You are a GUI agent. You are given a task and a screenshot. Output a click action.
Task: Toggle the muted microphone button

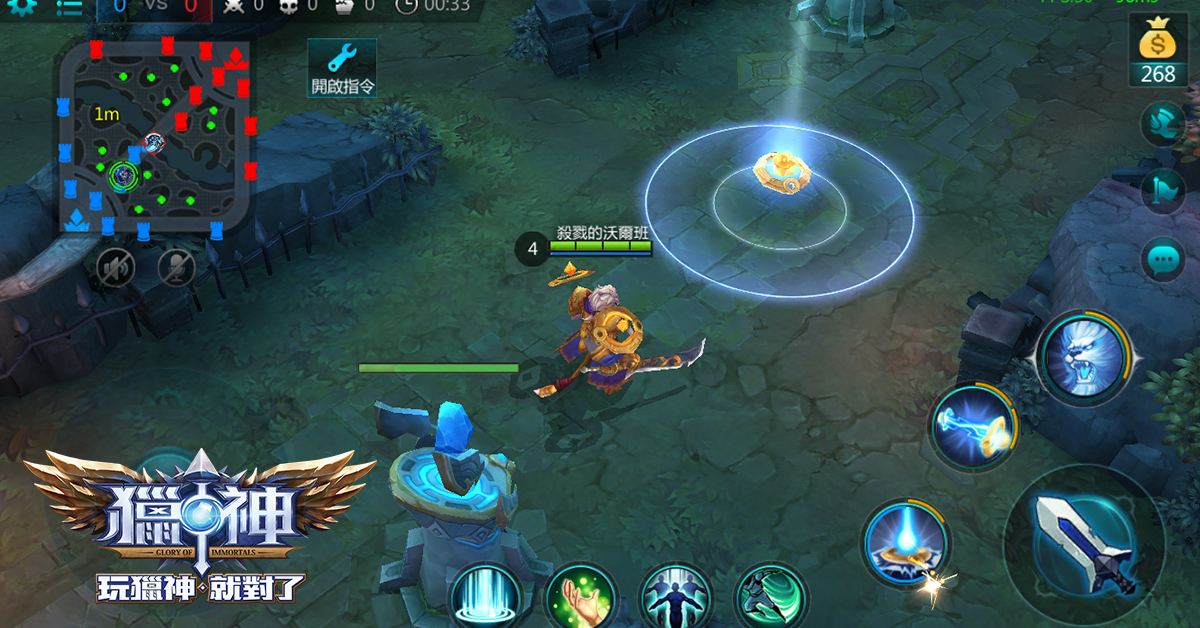176,266
